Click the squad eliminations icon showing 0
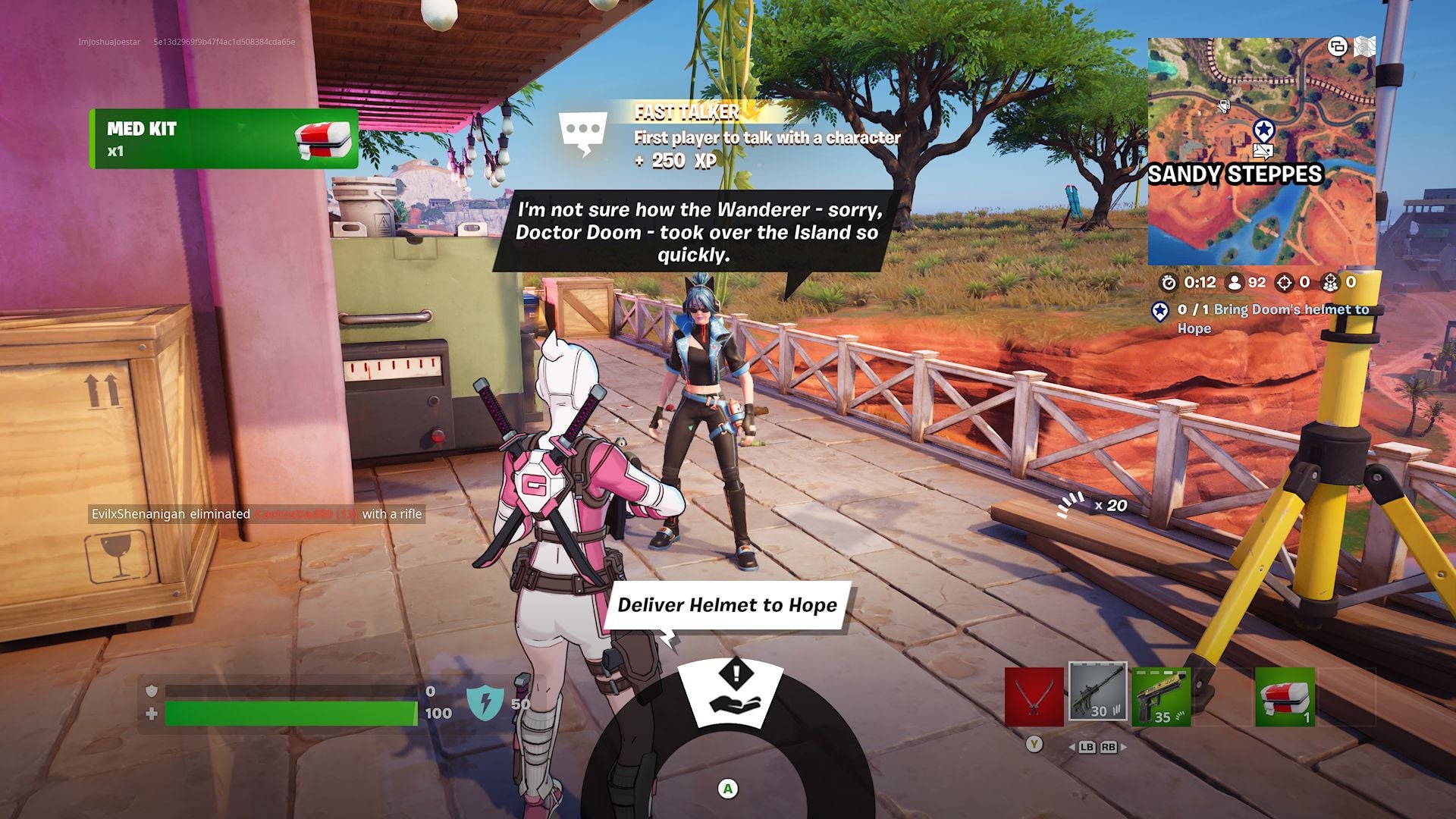 (x=1331, y=284)
